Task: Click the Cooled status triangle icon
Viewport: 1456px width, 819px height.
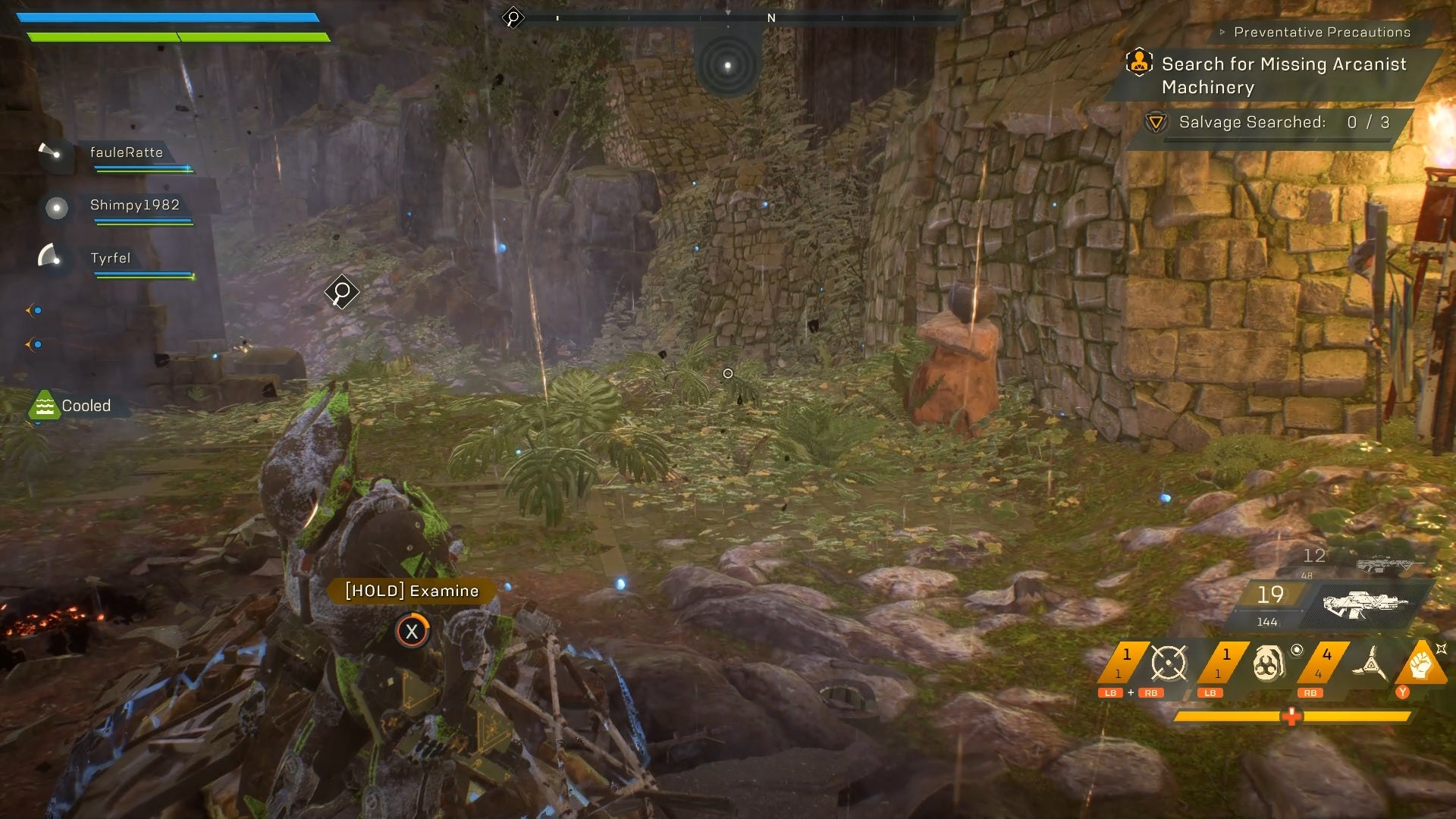Action: click(45, 405)
